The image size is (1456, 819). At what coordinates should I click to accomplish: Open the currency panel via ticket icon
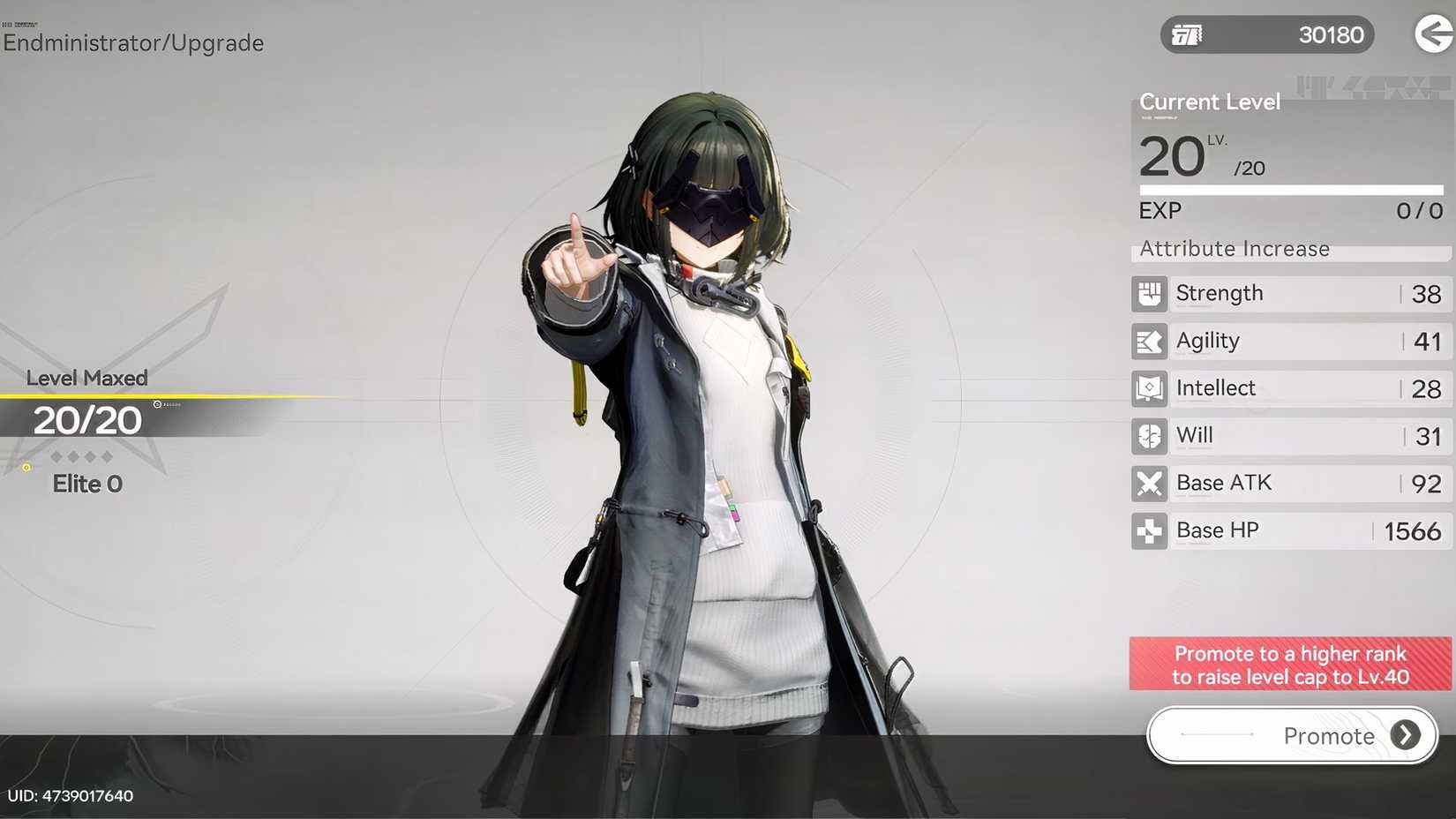[x=1187, y=34]
